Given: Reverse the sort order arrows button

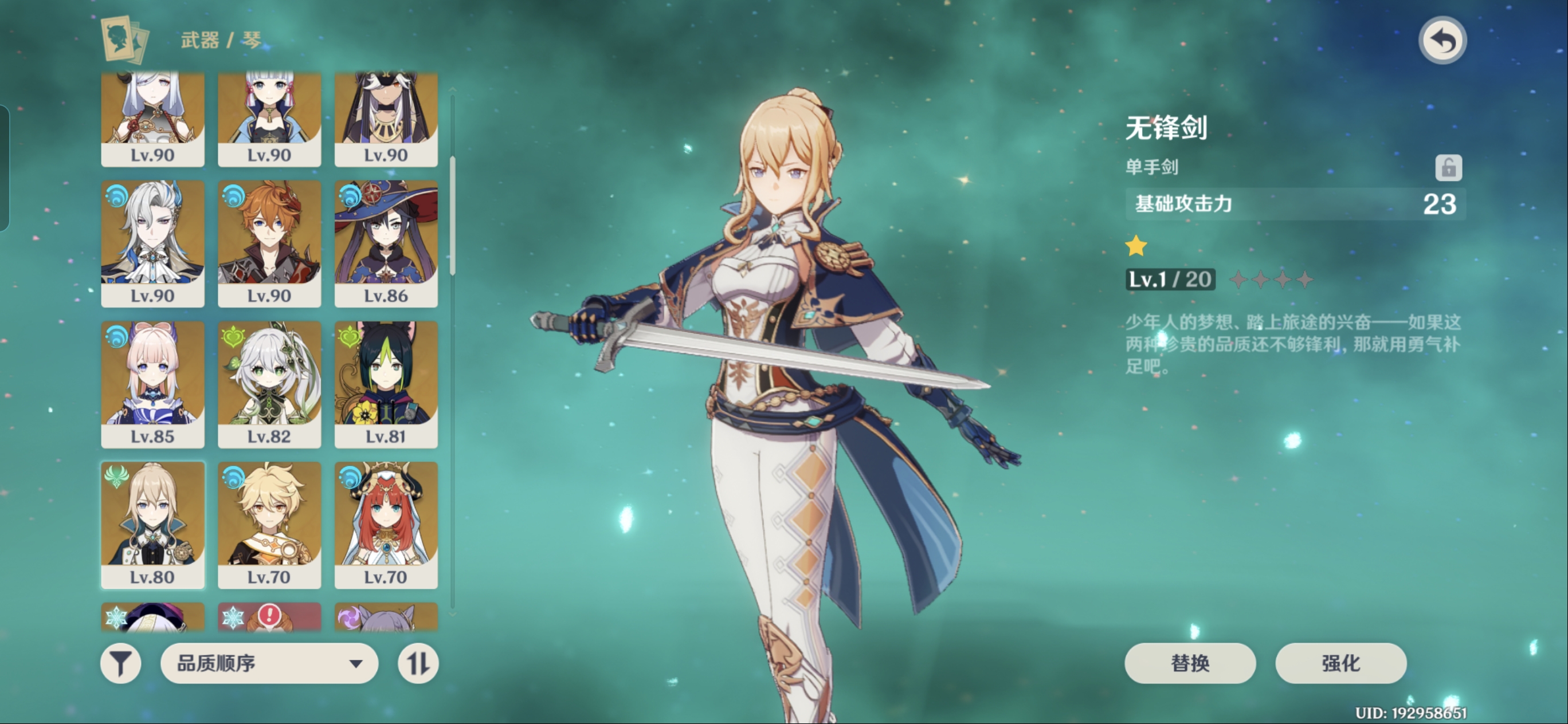Looking at the screenshot, I should coord(418,663).
